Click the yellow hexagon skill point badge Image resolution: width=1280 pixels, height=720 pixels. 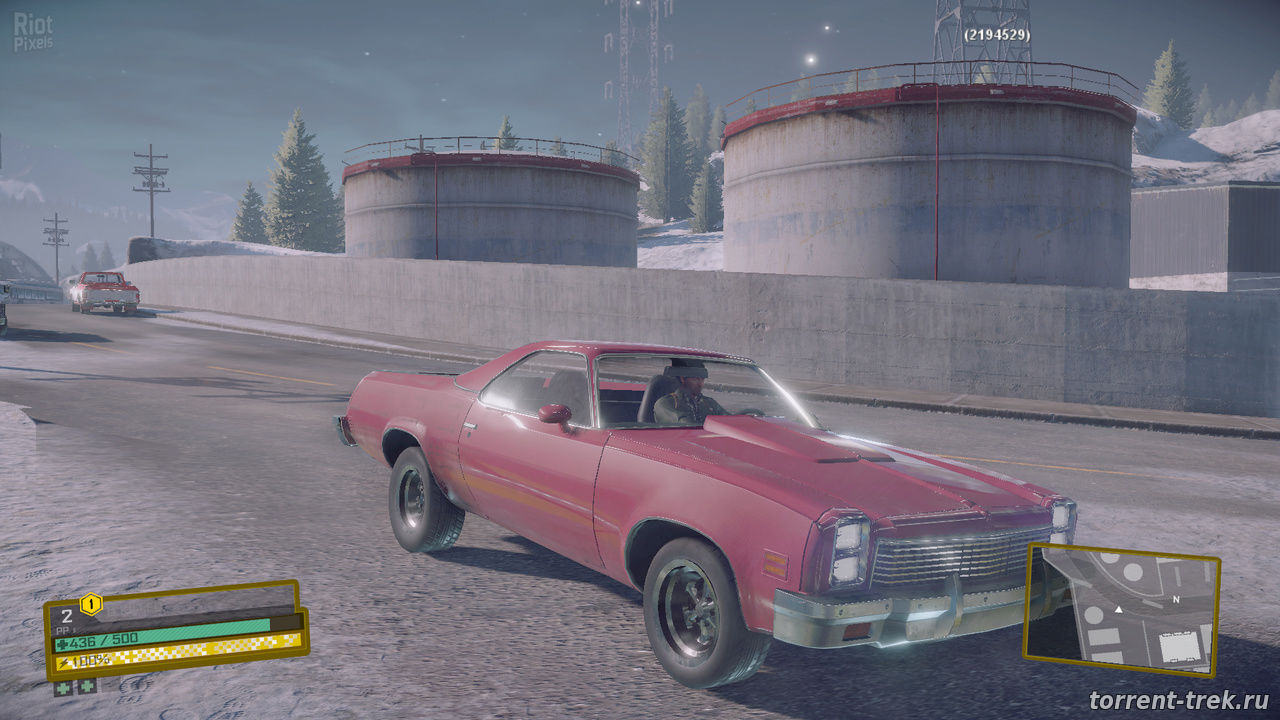click(x=91, y=603)
